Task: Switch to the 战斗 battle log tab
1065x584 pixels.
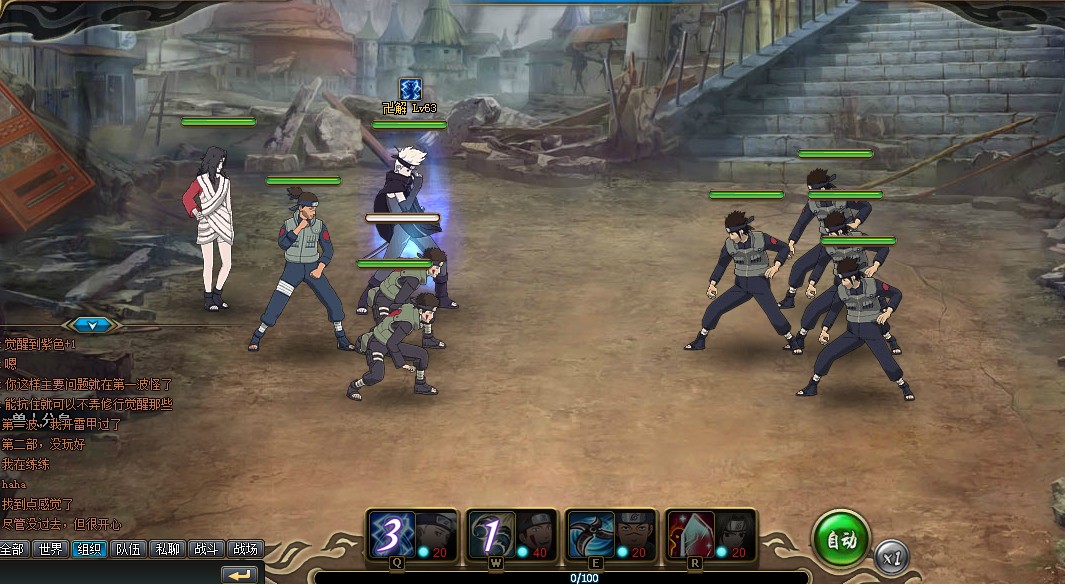Action: [205, 549]
